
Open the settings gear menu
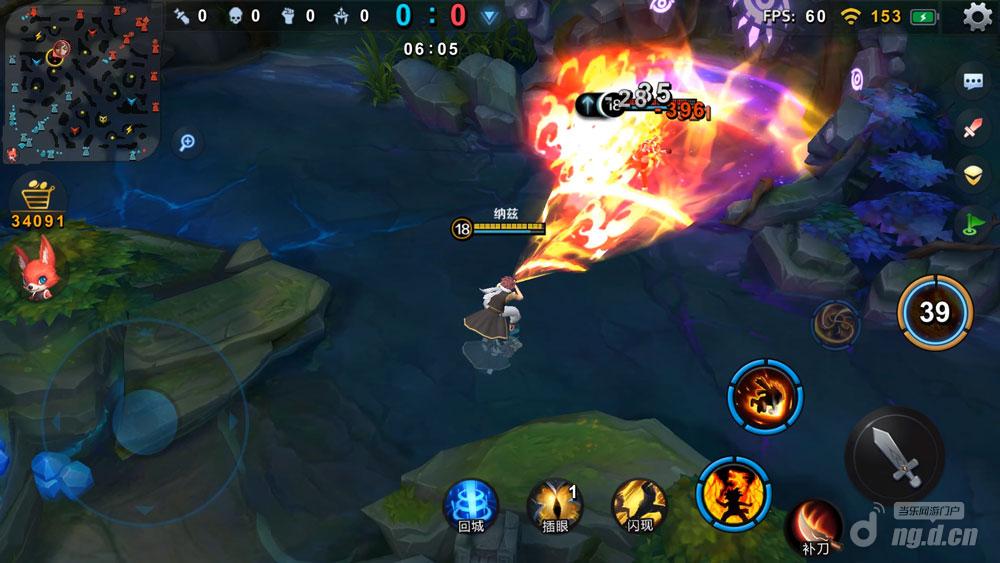(977, 16)
